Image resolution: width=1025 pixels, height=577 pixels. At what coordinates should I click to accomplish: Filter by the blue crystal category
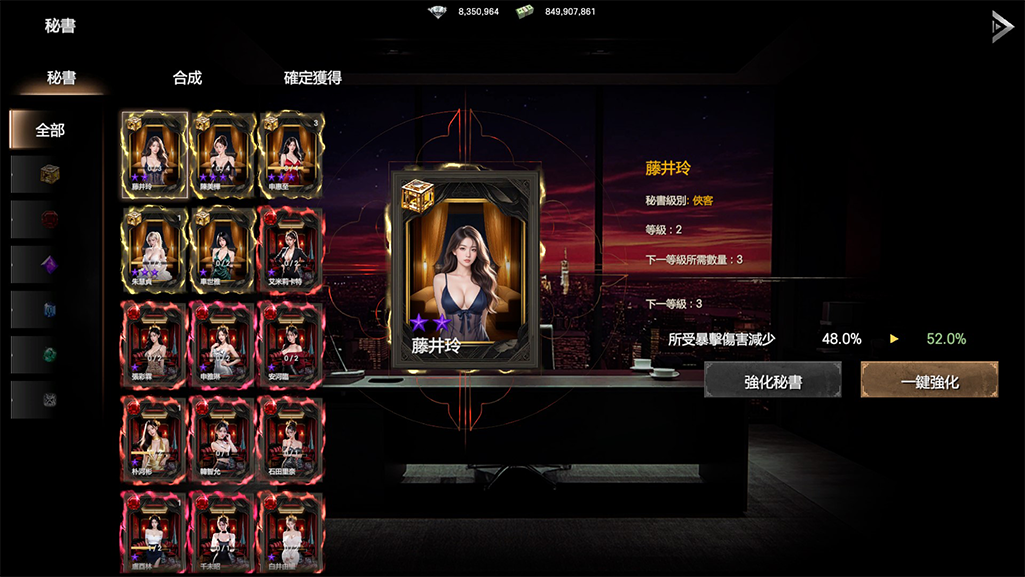50,310
